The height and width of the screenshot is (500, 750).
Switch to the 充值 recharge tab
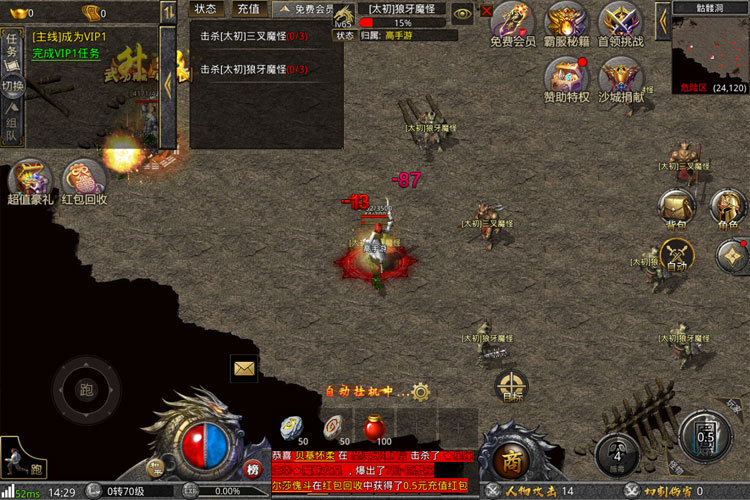click(x=247, y=9)
